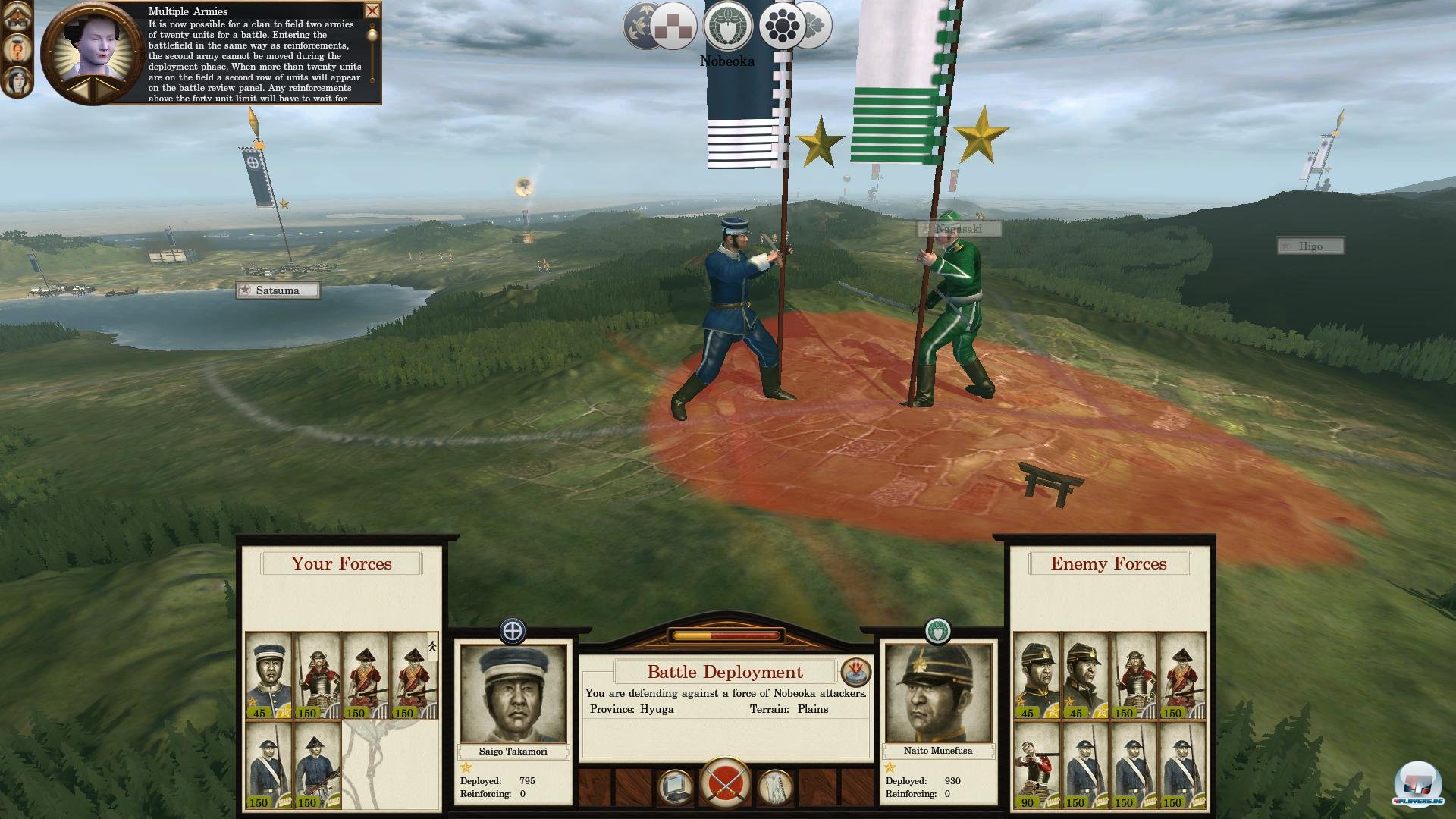
Task: Click the book and glasses icon
Action: [17, 18]
